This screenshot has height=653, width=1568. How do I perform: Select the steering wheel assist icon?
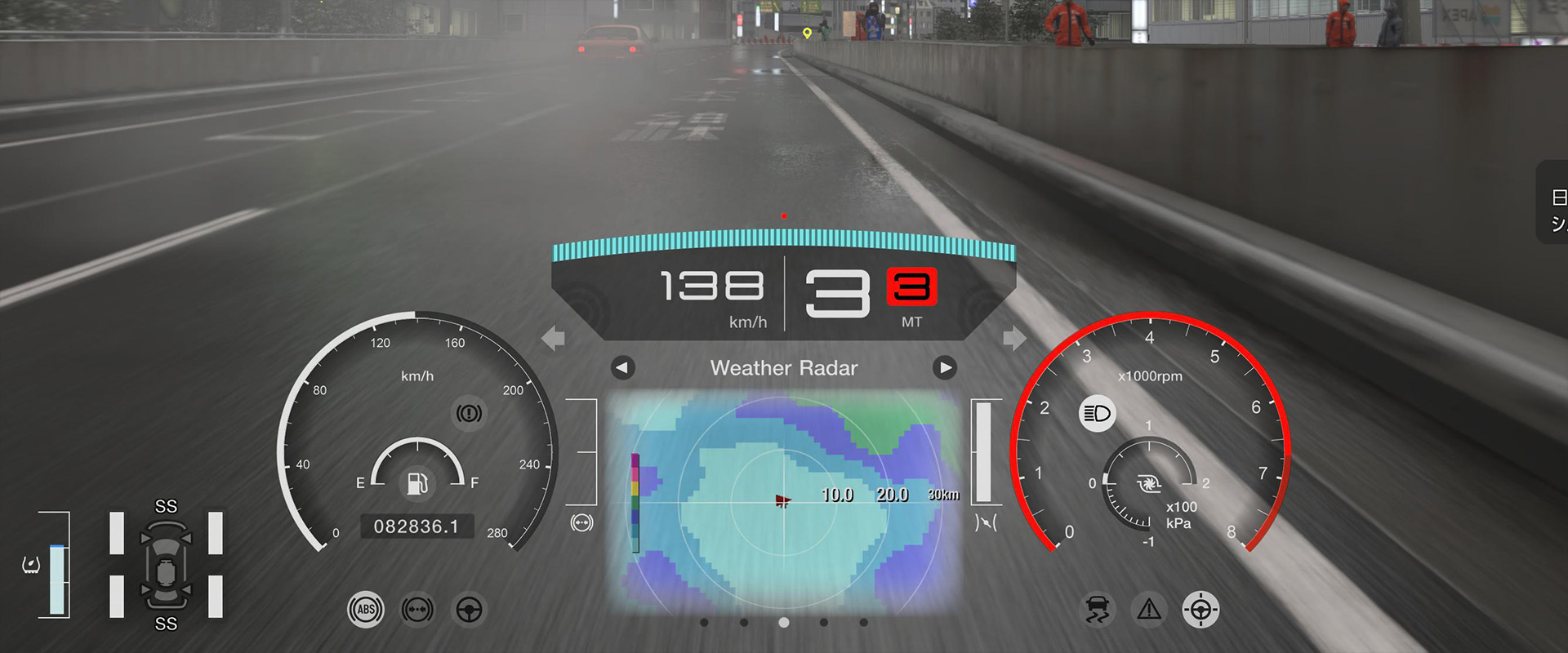tap(469, 610)
